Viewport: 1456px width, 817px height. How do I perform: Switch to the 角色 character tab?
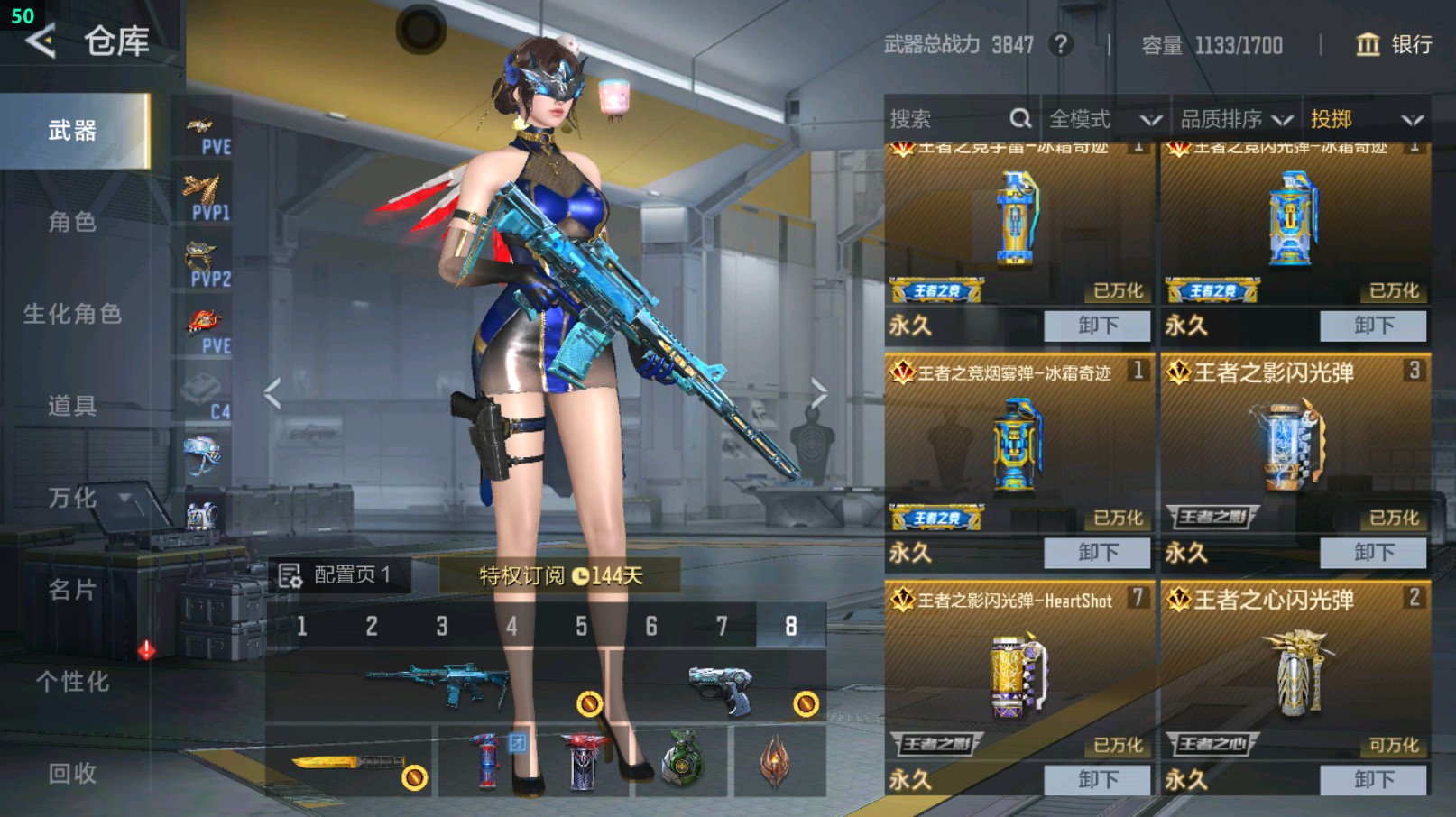(72, 222)
